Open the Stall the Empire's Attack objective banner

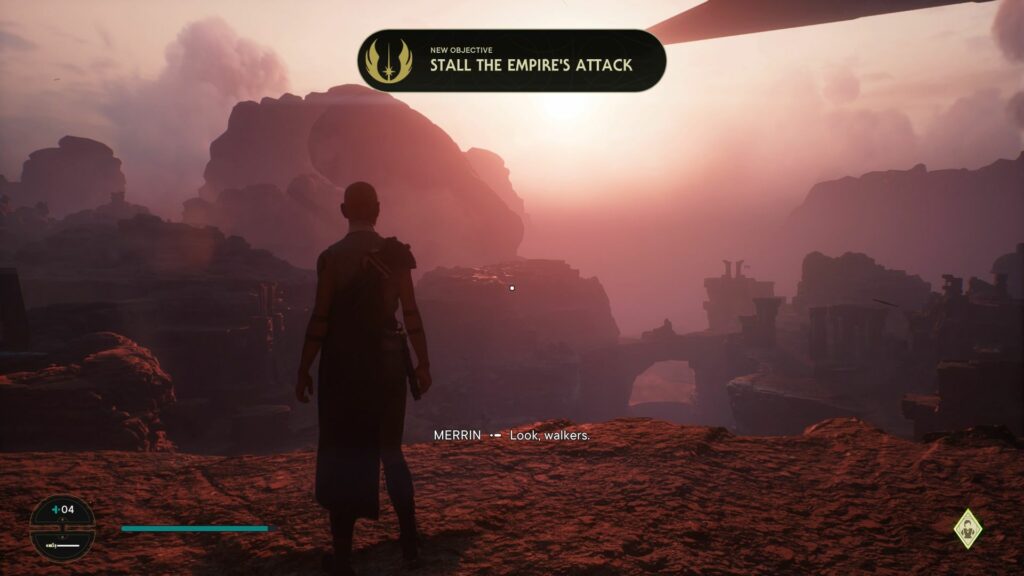530,61
